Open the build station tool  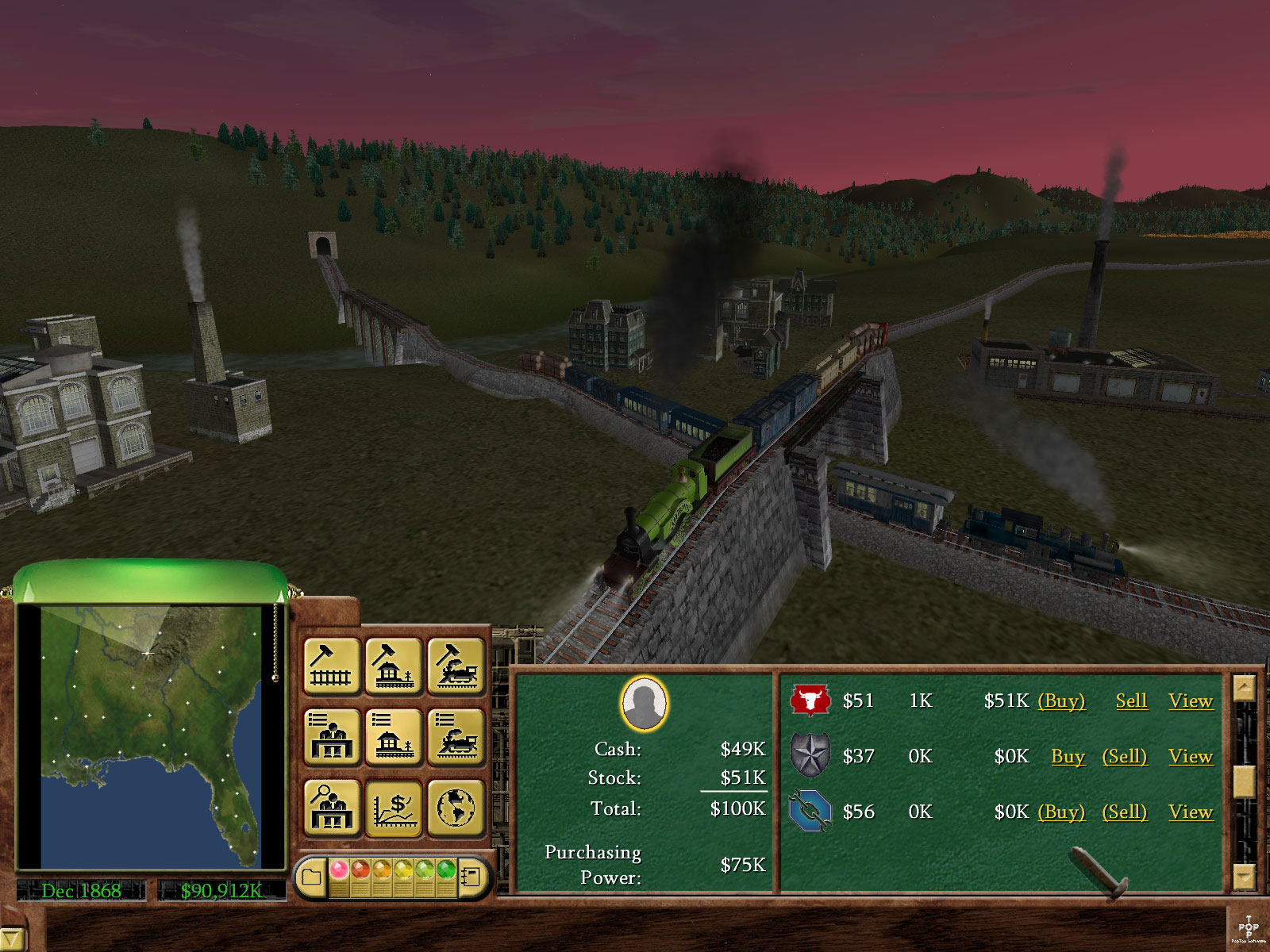pos(394,666)
